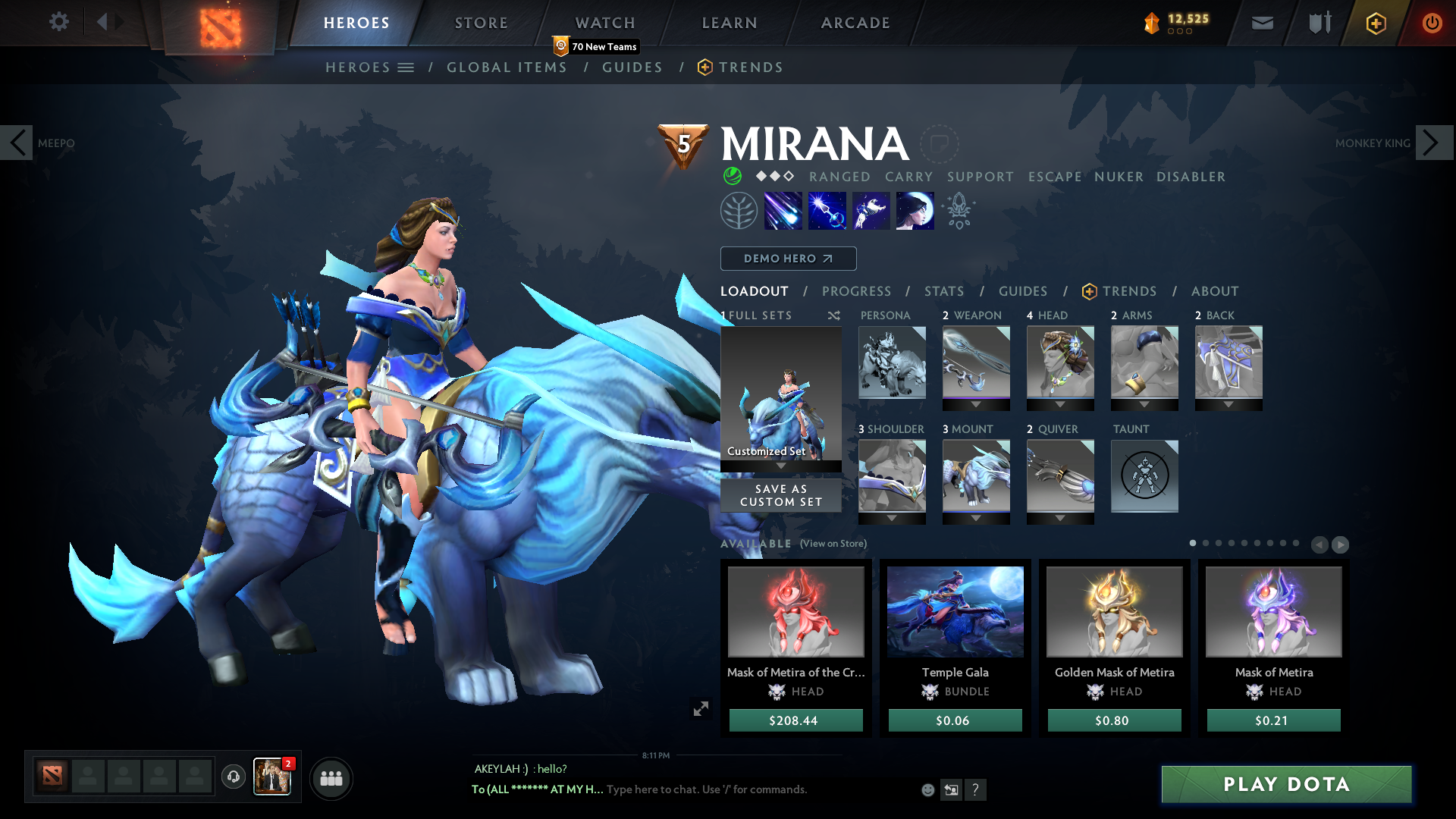Image resolution: width=1456 pixels, height=819 pixels.
Task: View the Leap ability icon
Action: pyautogui.click(x=871, y=210)
